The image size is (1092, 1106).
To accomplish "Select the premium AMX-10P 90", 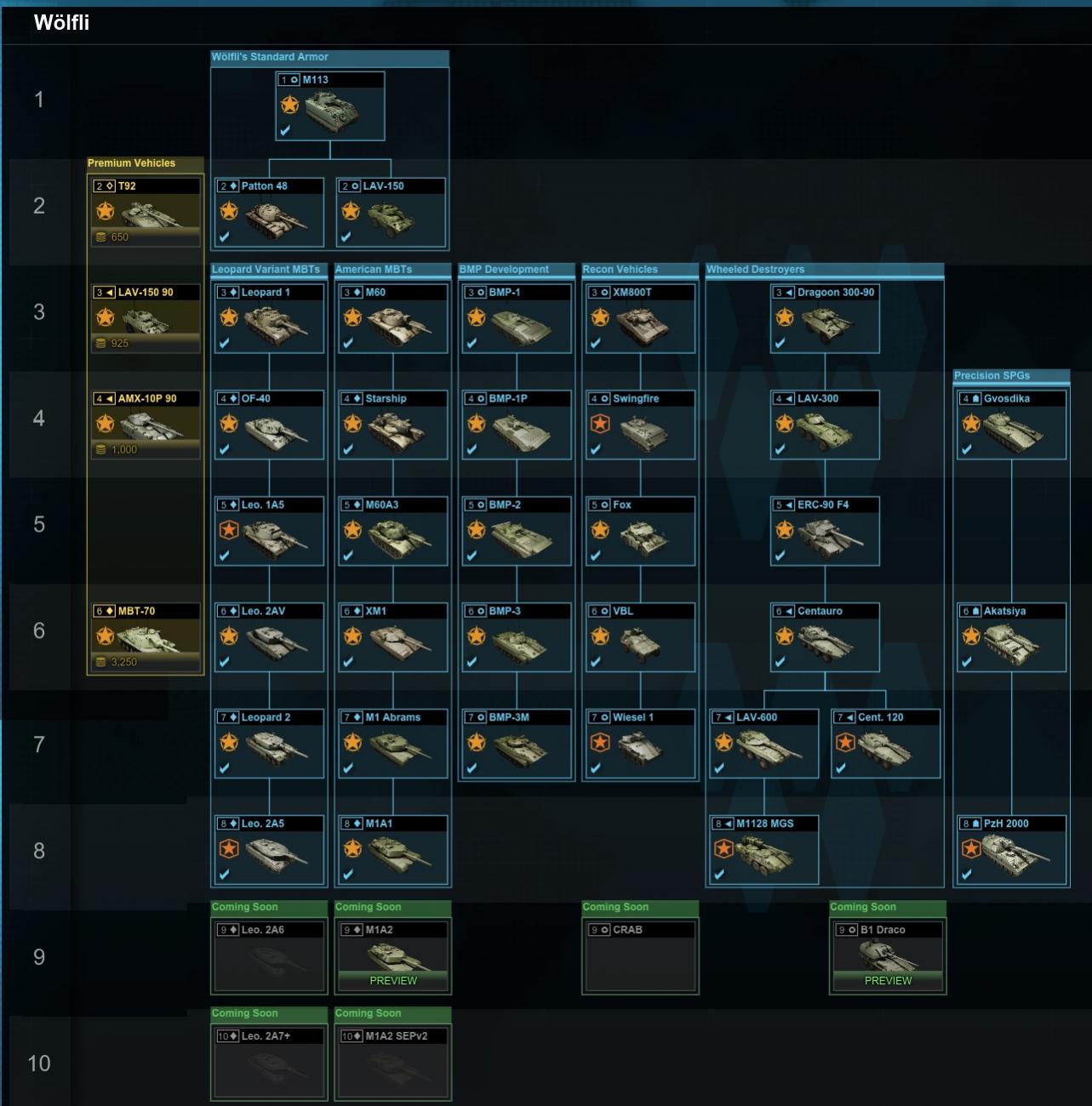I will 146,424.
